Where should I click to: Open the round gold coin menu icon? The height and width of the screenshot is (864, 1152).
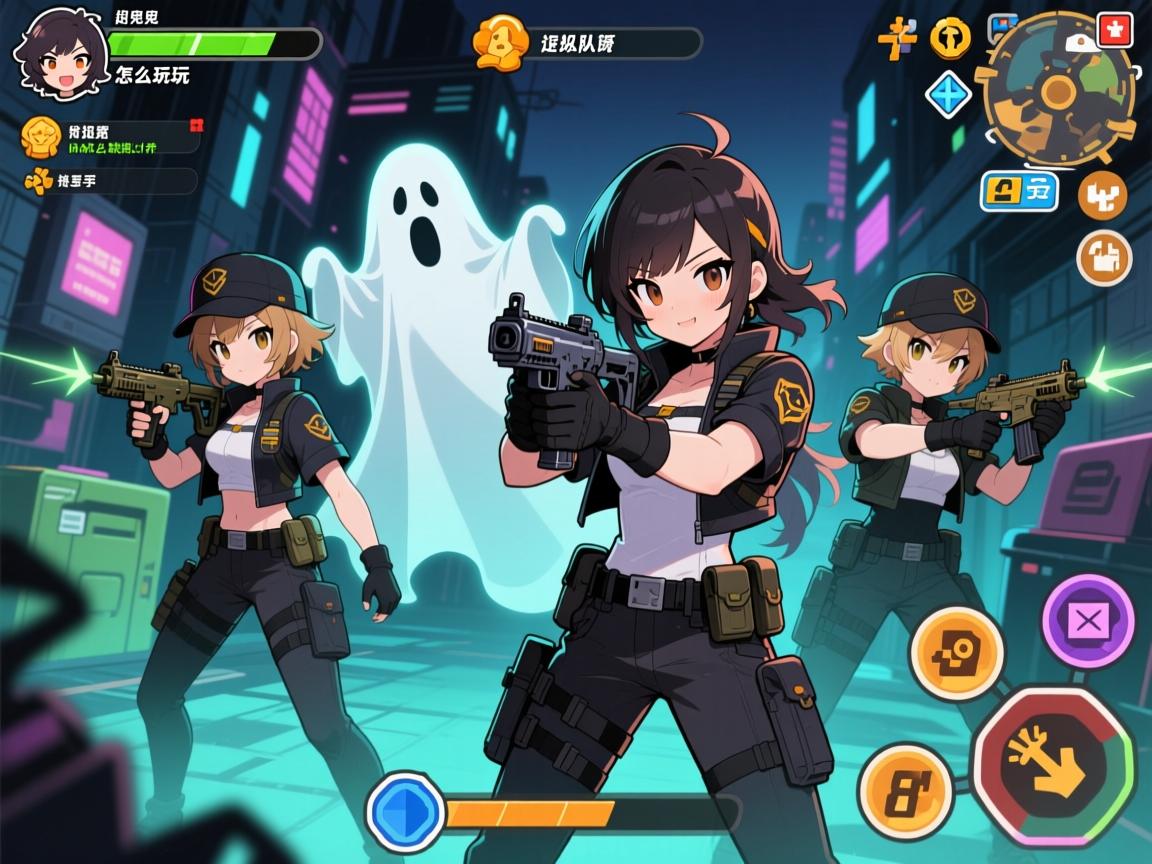tap(950, 38)
